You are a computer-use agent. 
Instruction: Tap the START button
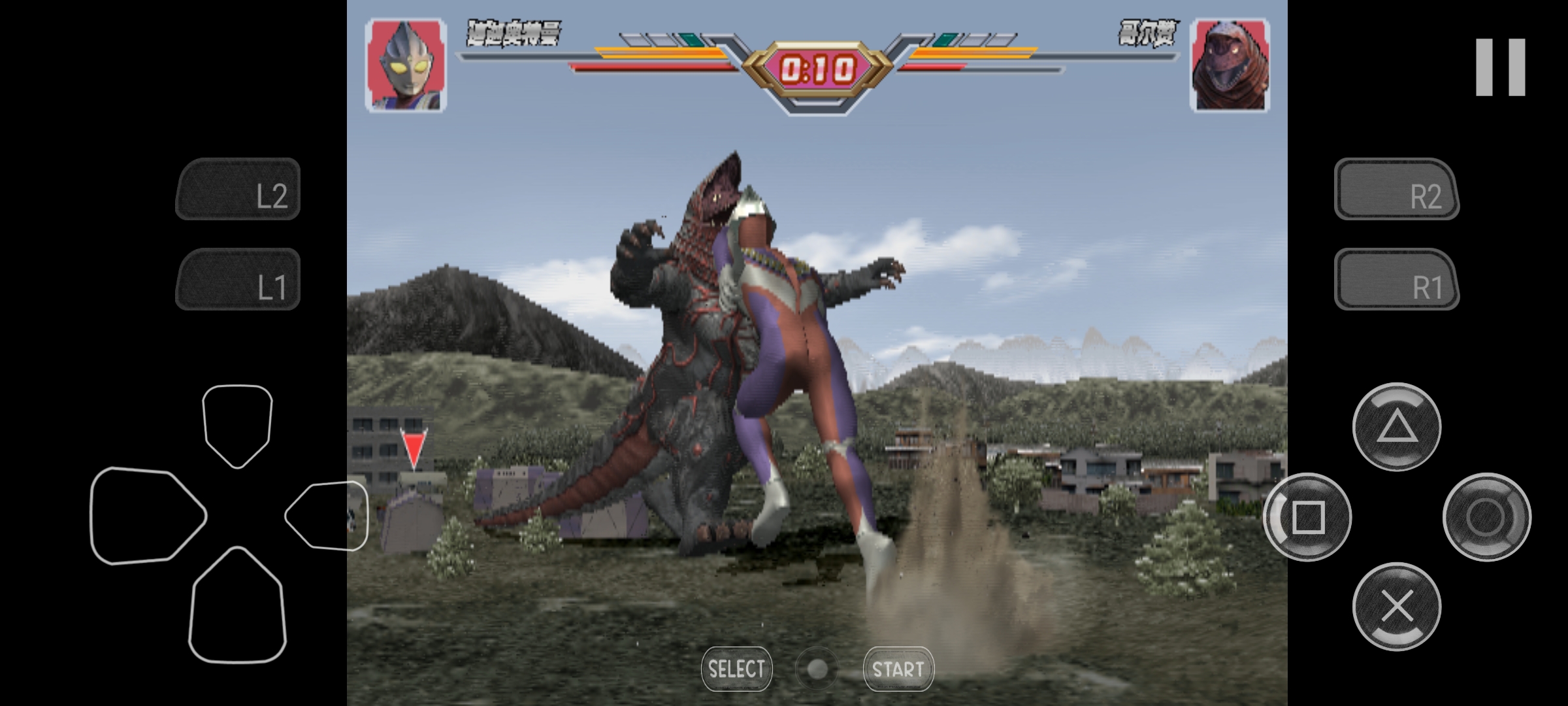click(898, 669)
